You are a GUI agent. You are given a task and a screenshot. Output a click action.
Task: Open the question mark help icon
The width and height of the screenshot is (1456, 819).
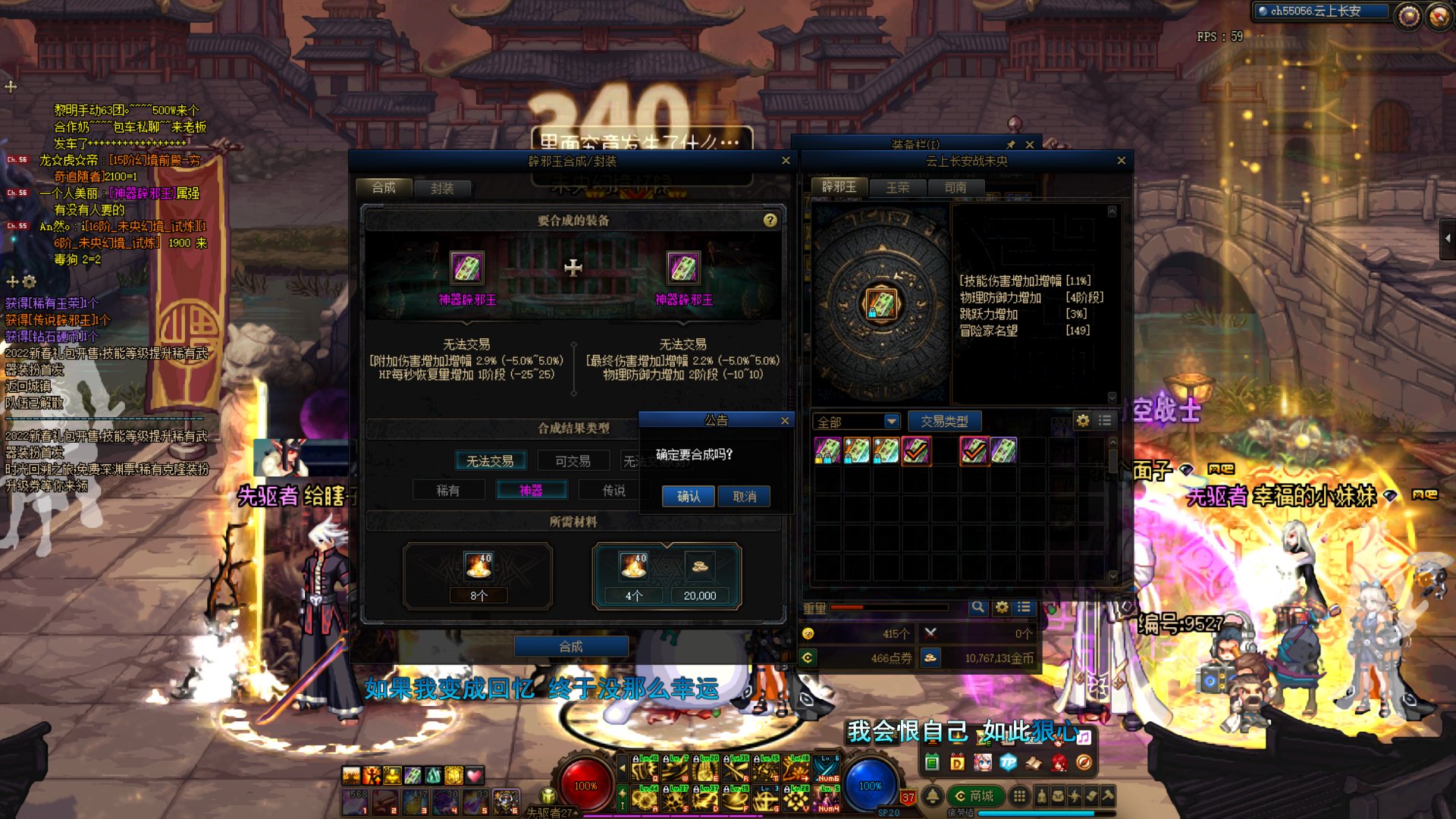click(x=770, y=220)
